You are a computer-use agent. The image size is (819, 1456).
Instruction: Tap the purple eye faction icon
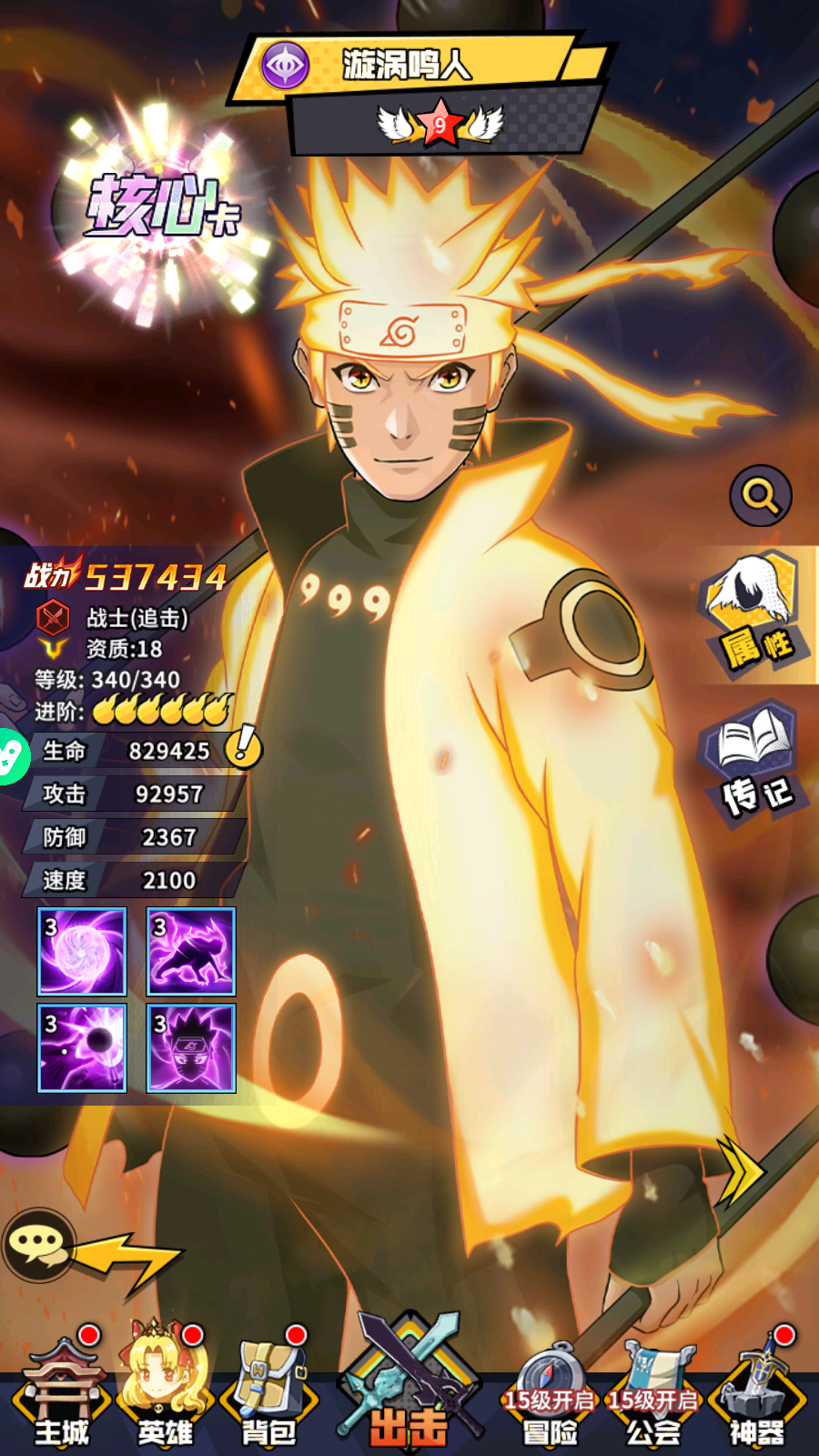coord(286,66)
